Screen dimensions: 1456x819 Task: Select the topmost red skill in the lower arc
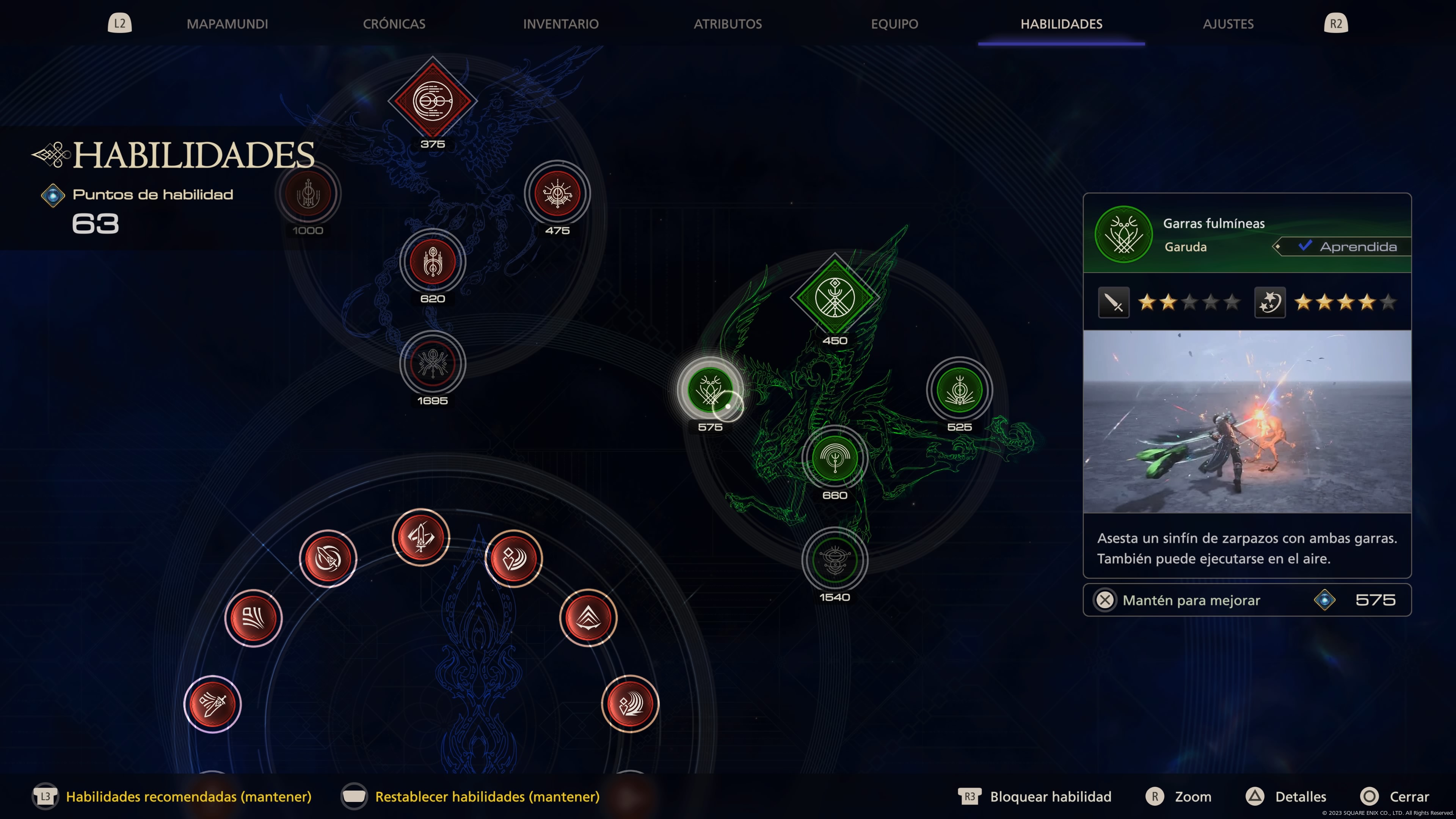click(x=421, y=537)
